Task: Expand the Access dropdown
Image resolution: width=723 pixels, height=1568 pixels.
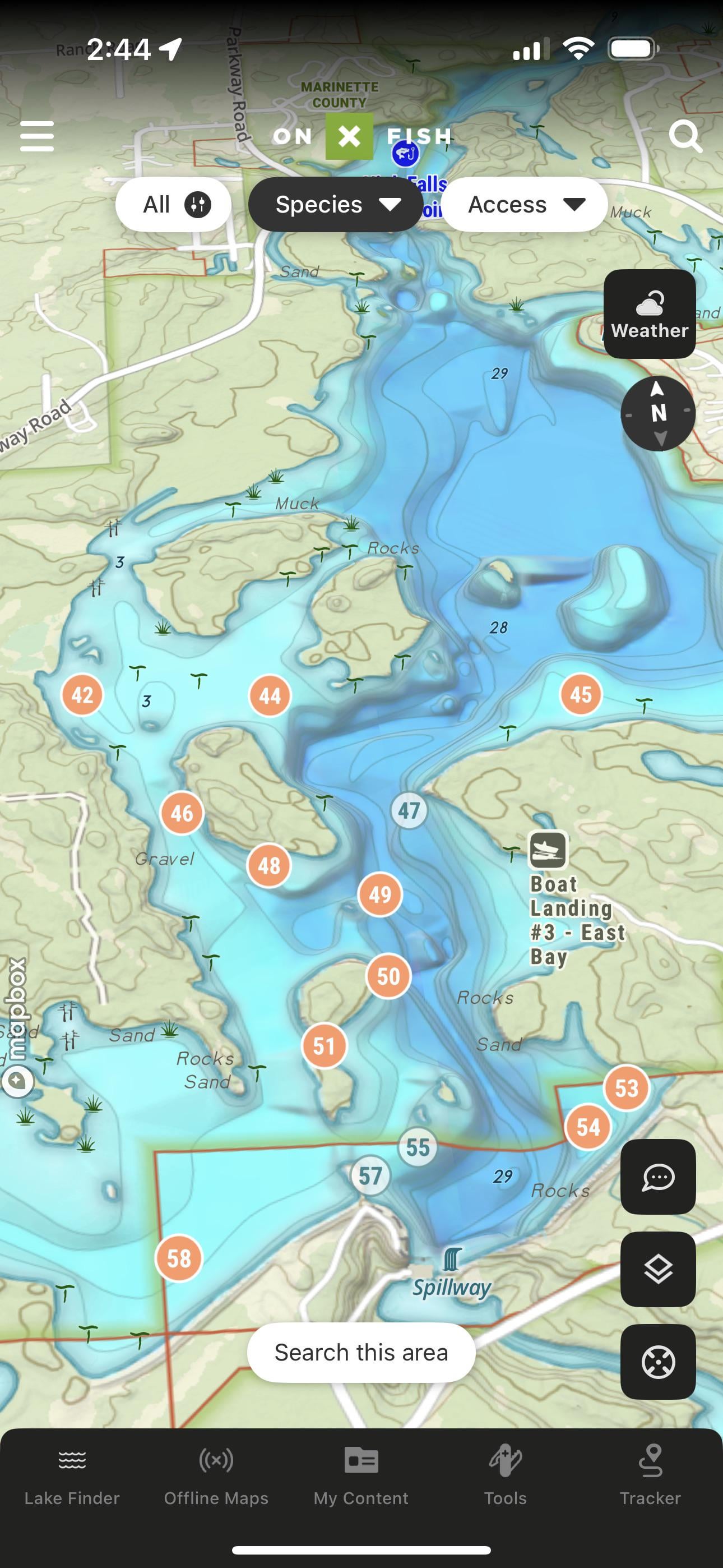Action: [x=525, y=205]
